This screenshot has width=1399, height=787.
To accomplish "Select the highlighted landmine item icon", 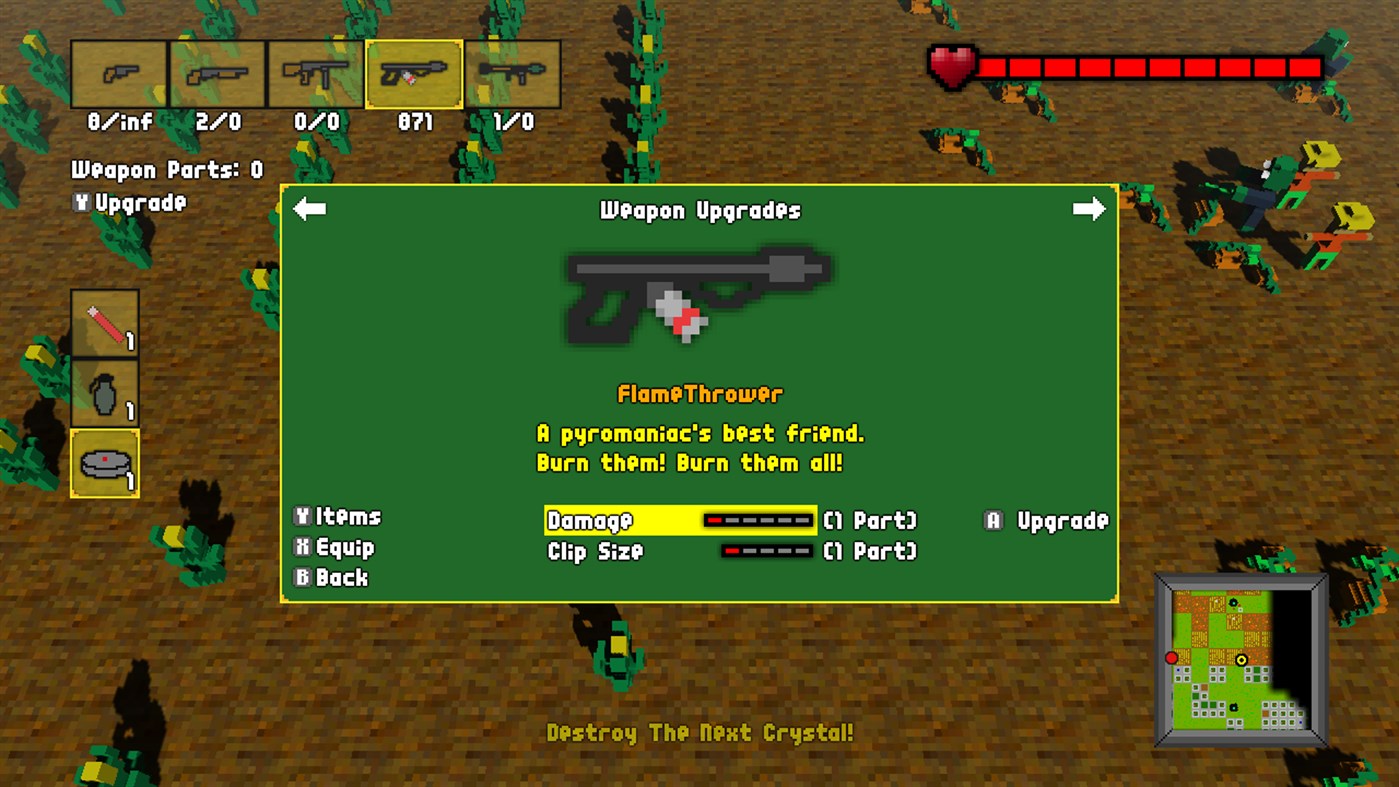I will [104, 462].
